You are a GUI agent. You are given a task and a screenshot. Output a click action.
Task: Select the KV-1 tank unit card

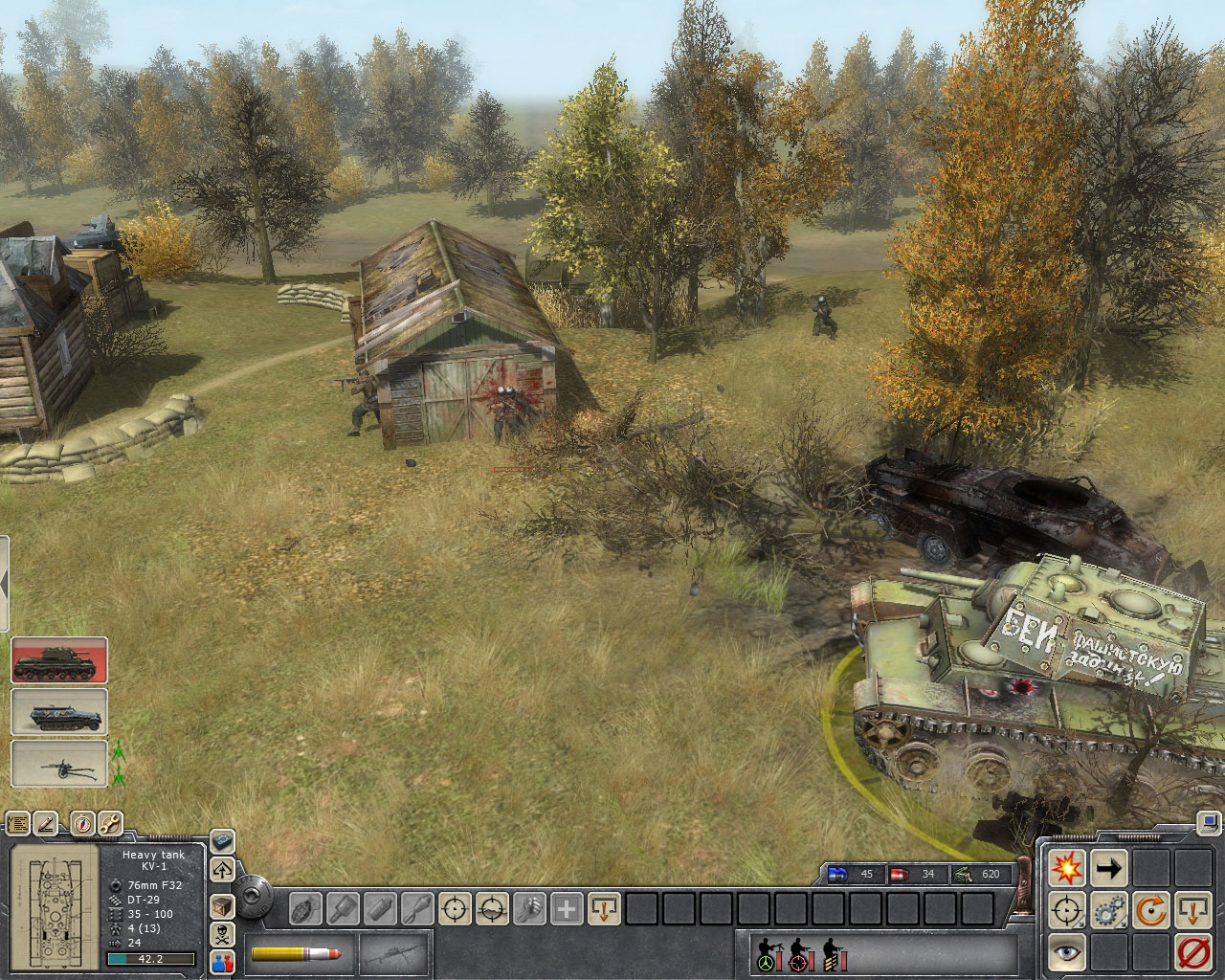(59, 661)
